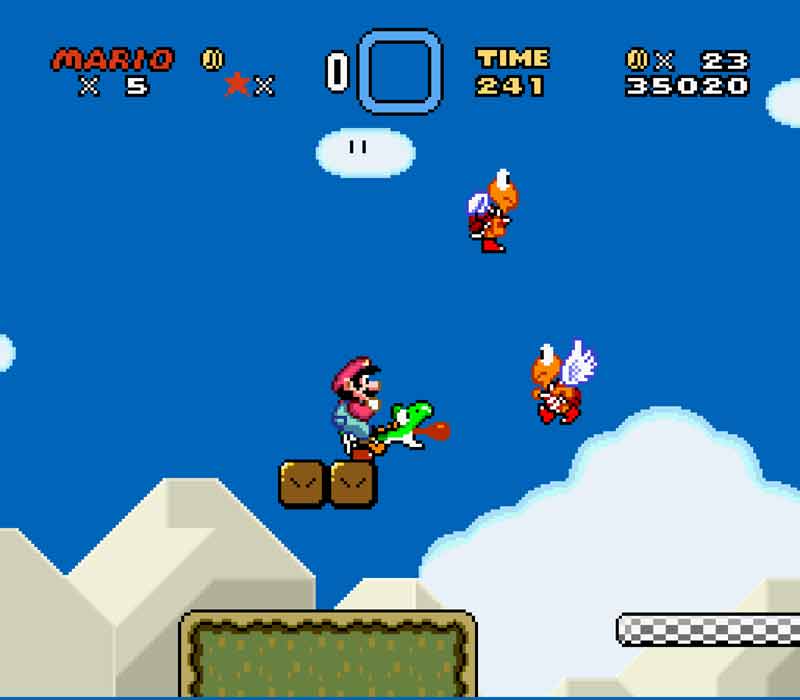Click the empty reserve item box
800x700 pixels.
click(399, 71)
